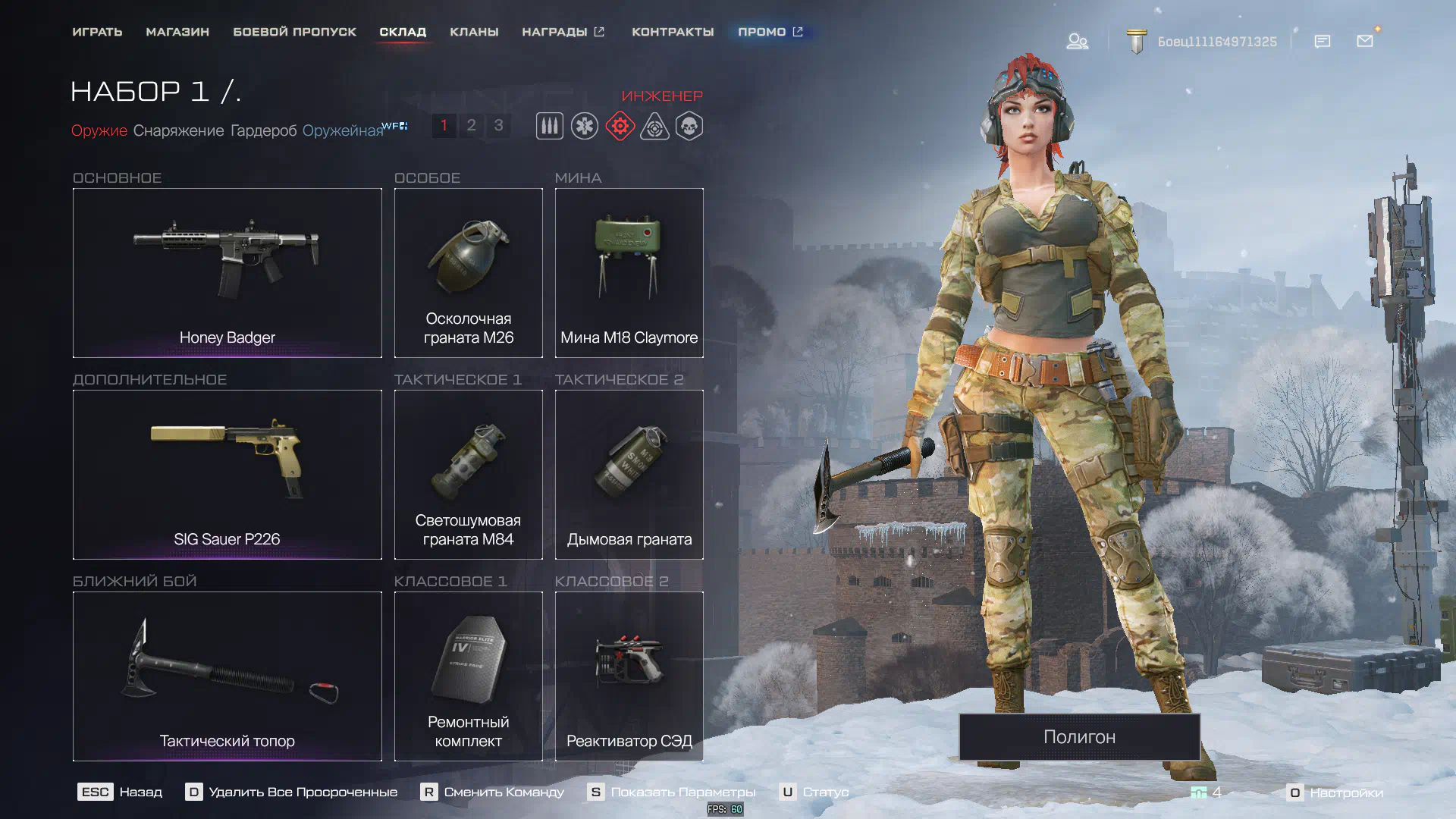Select the SIG Sauer P226 slot
Image resolution: width=1456 pixels, height=819 pixels.
click(x=227, y=474)
